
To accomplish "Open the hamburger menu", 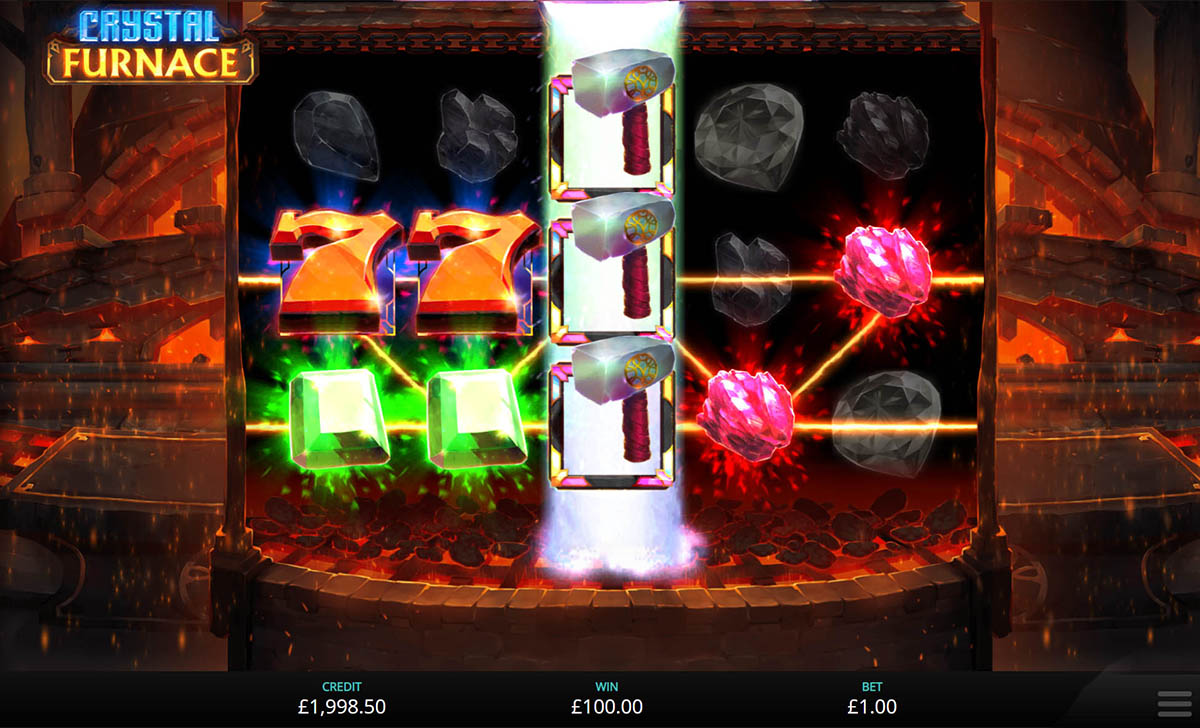I will (x=1172, y=703).
